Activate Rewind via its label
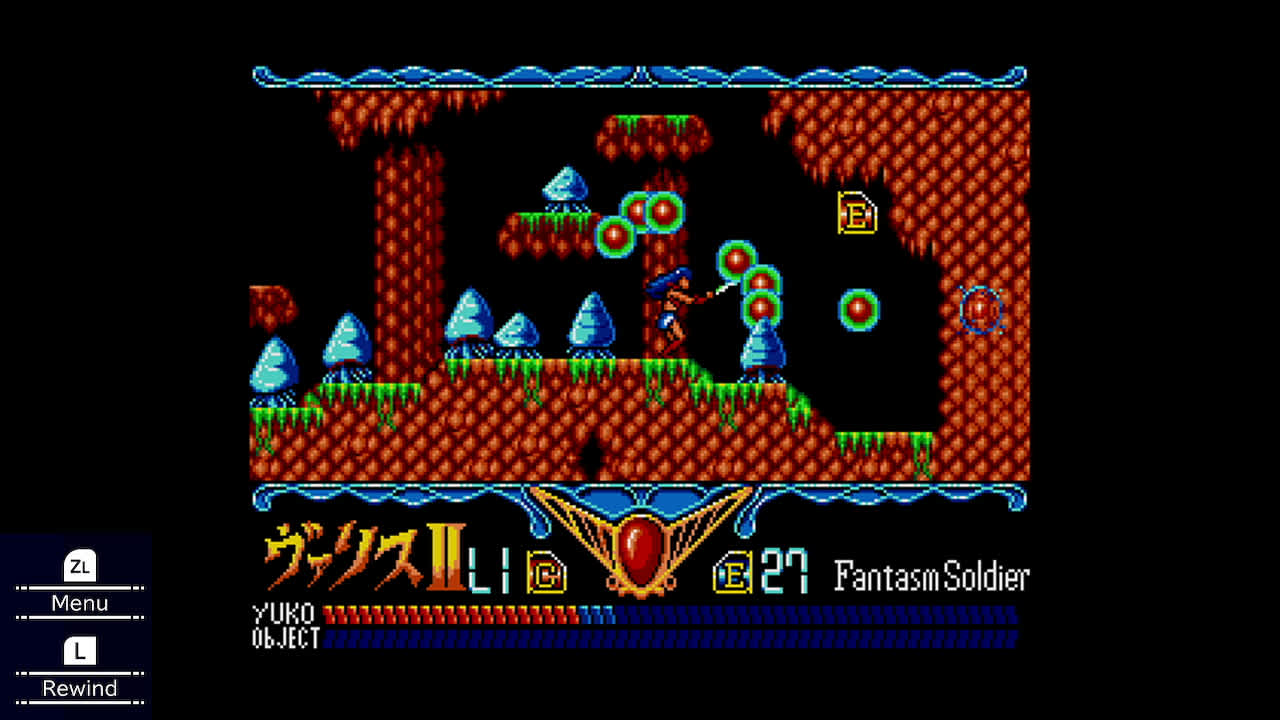 pos(79,688)
